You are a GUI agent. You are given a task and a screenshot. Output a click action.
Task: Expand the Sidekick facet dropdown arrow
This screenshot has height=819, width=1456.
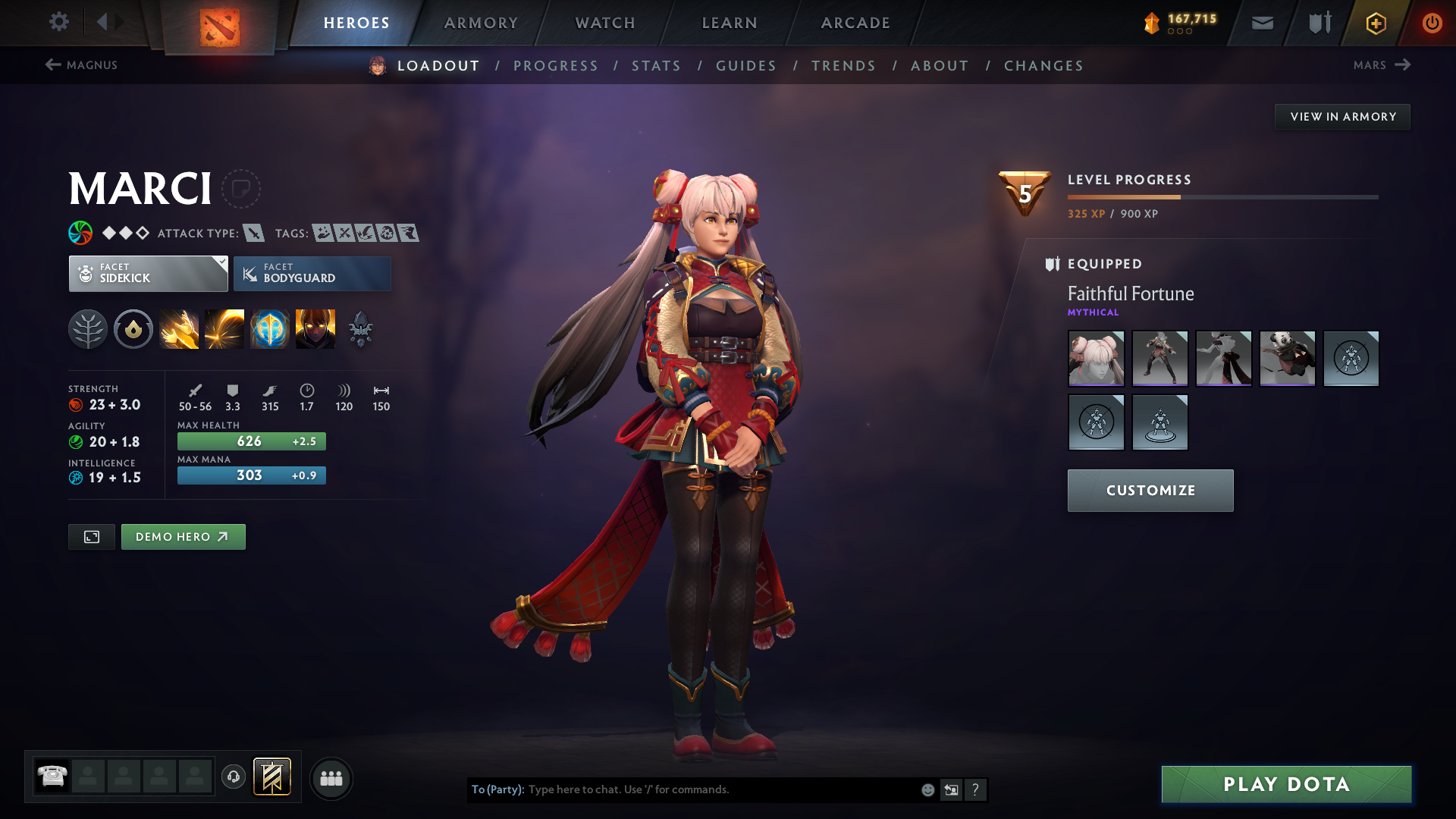pyautogui.click(x=221, y=264)
